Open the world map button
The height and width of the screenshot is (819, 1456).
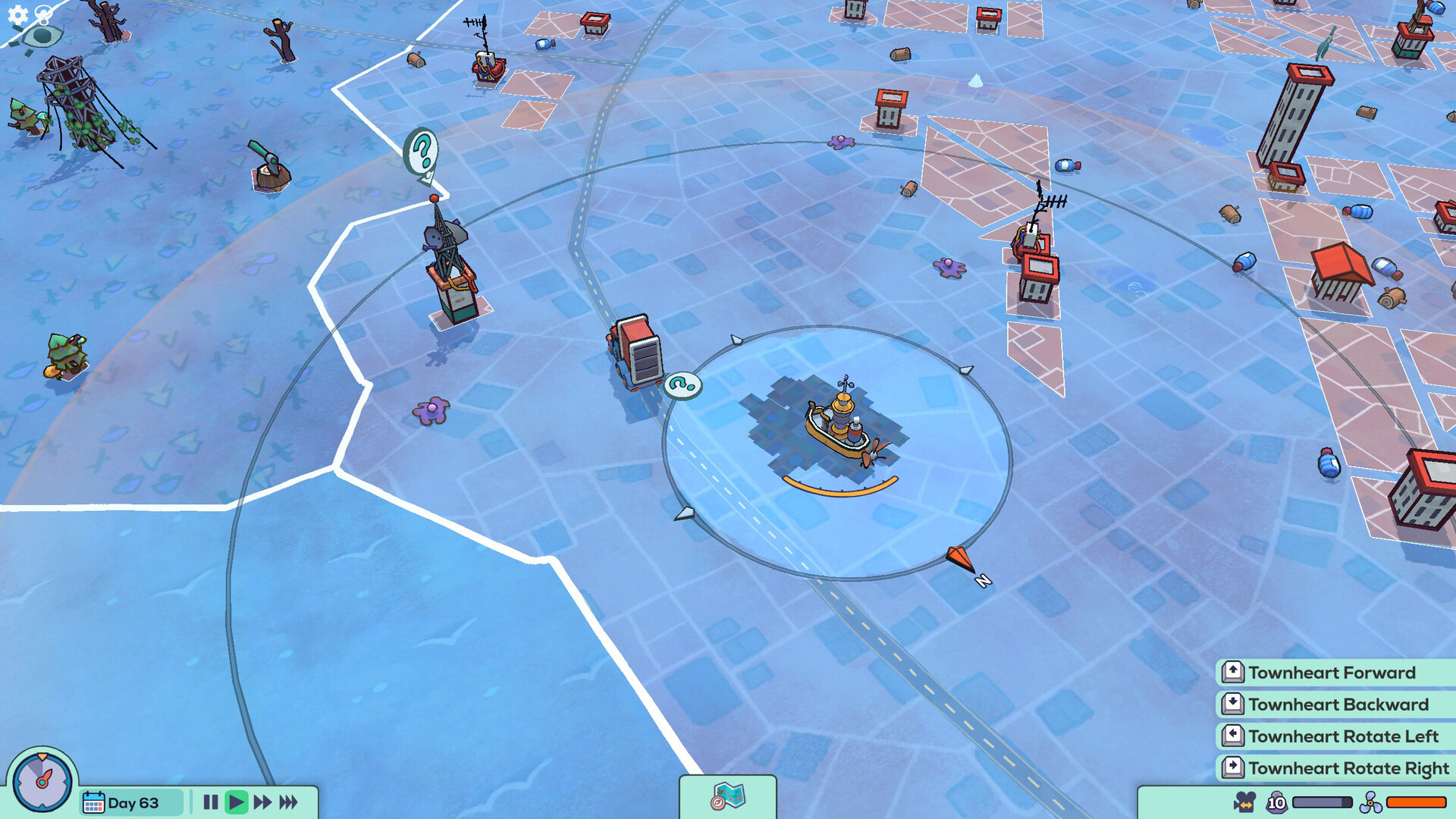[728, 797]
